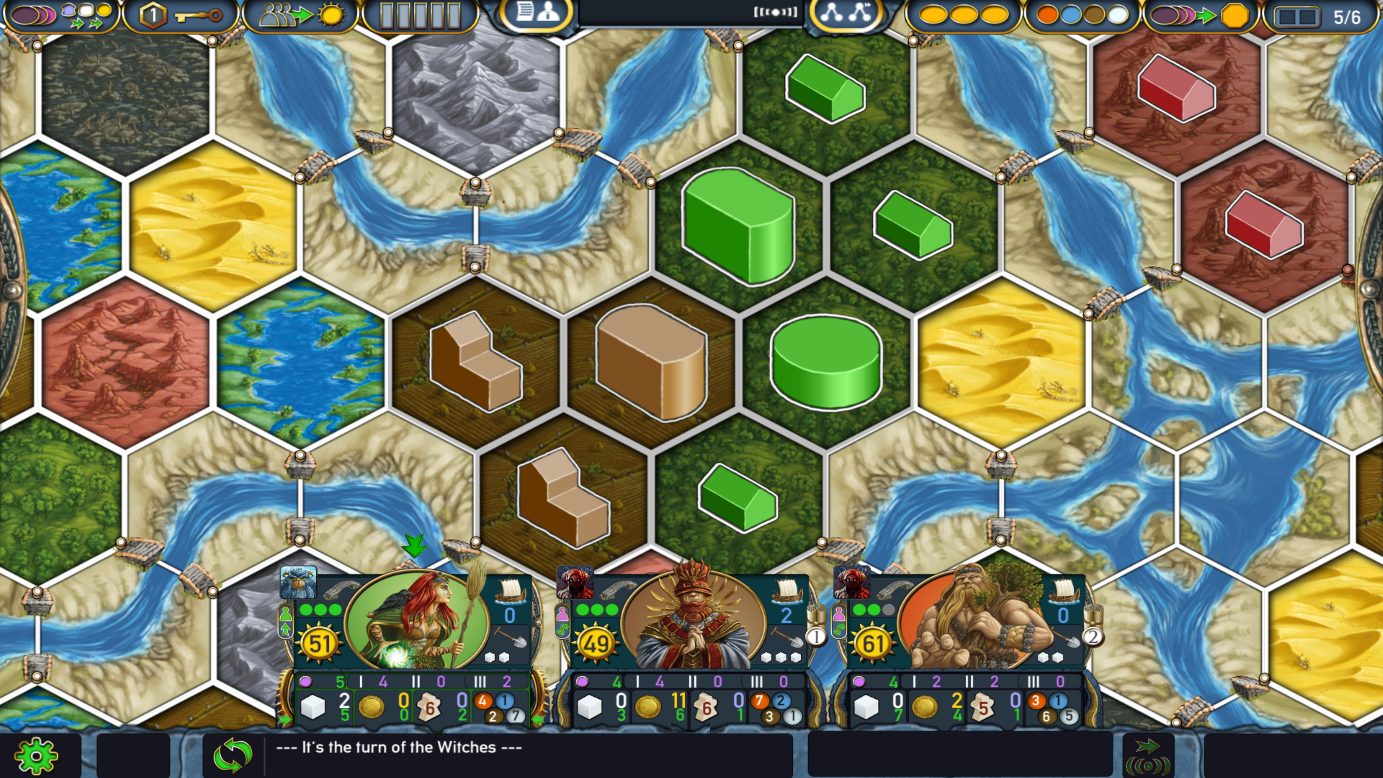This screenshot has width=1383, height=778.
Task: Click the Witches' shipping boat icon
Action: 508,590
